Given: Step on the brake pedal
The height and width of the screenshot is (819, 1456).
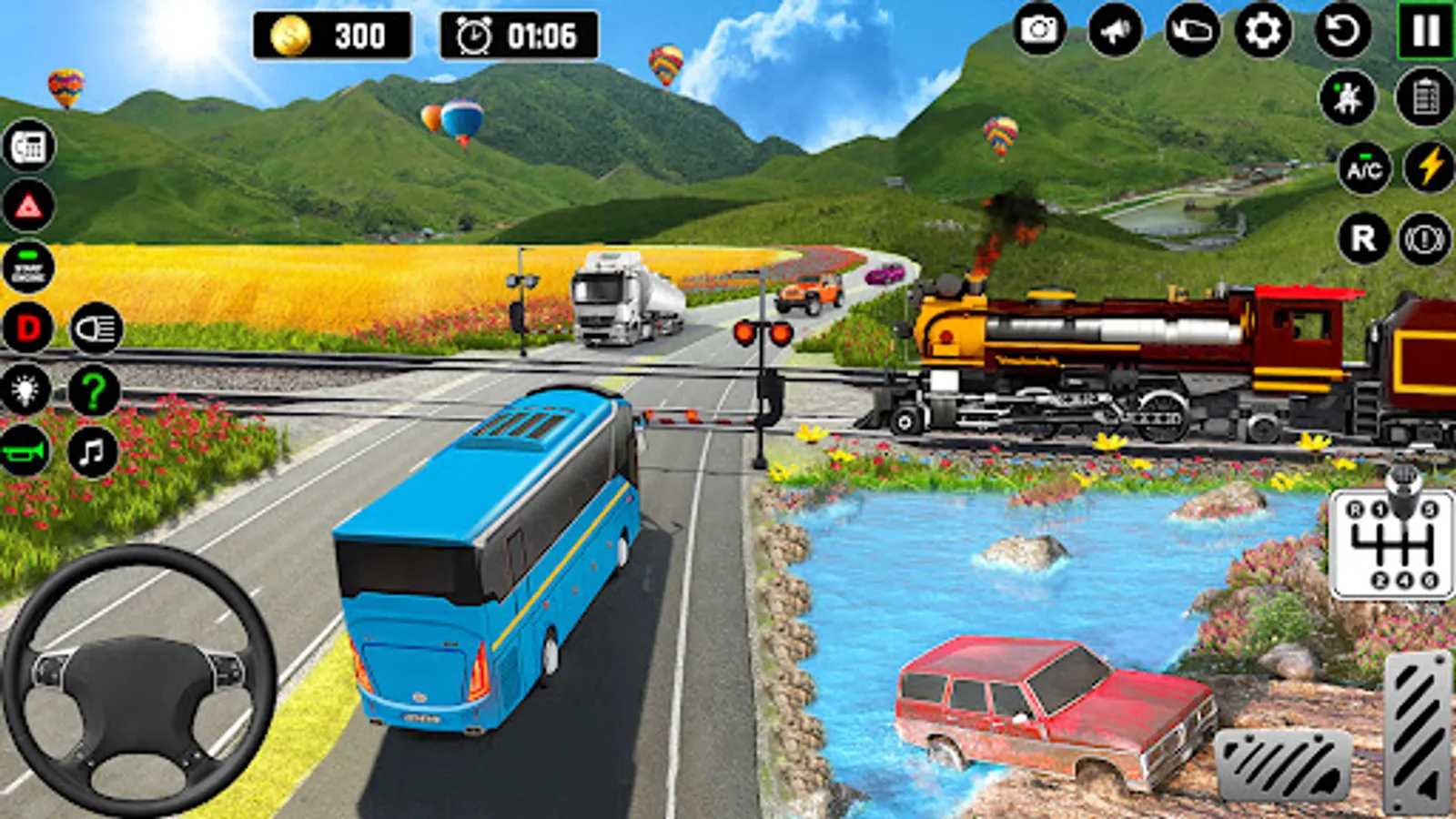Looking at the screenshot, I should (x=1283, y=766).
